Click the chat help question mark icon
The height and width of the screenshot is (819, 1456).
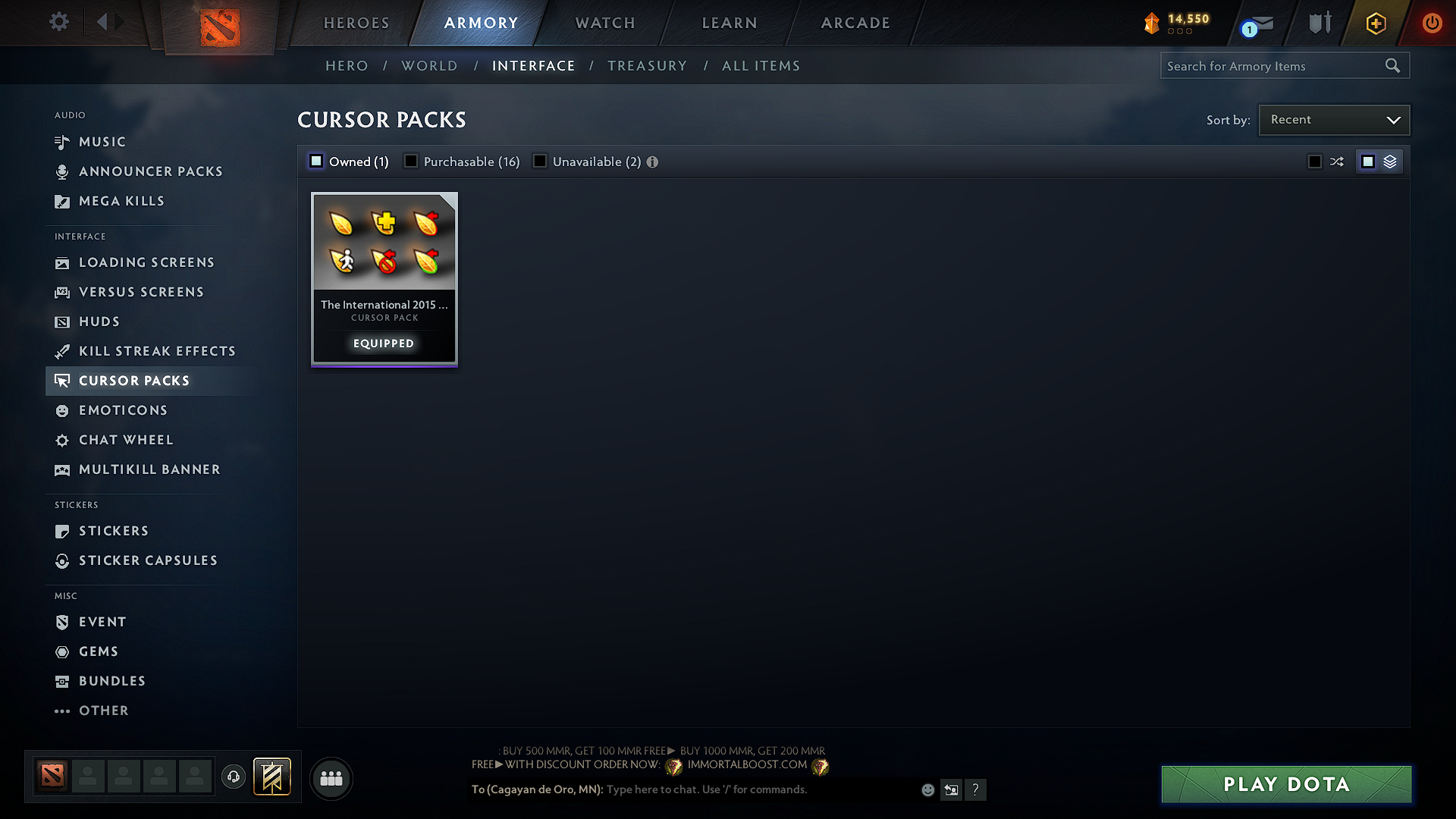(976, 789)
